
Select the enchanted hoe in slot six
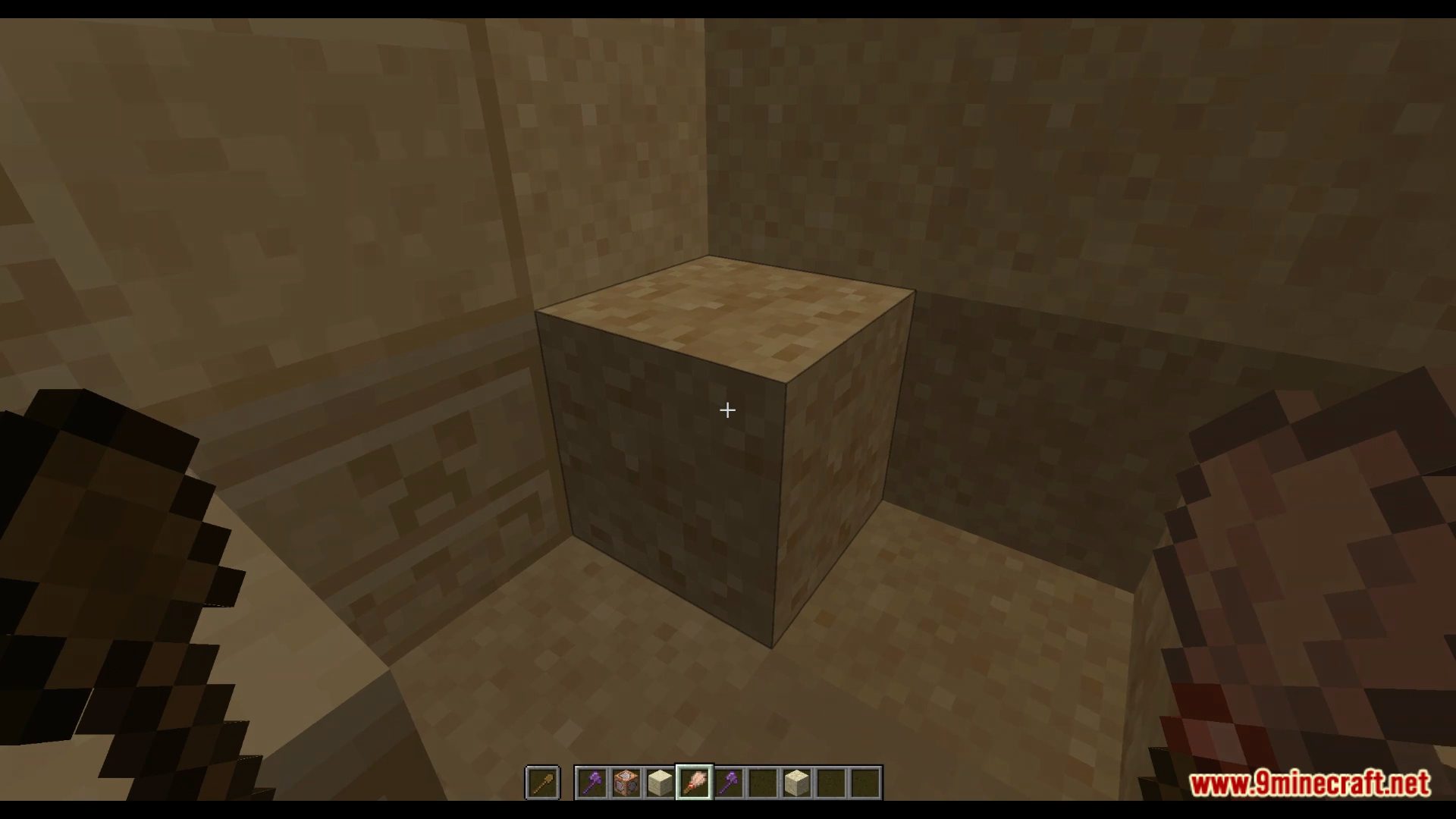click(x=727, y=783)
